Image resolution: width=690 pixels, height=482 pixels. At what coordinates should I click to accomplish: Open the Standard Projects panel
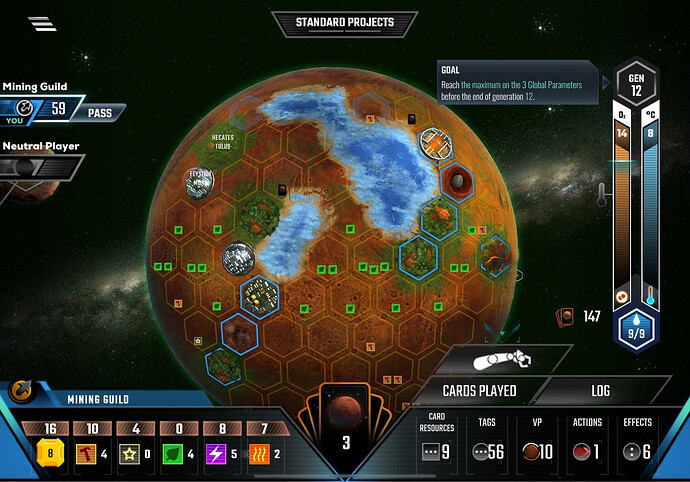tap(344, 22)
